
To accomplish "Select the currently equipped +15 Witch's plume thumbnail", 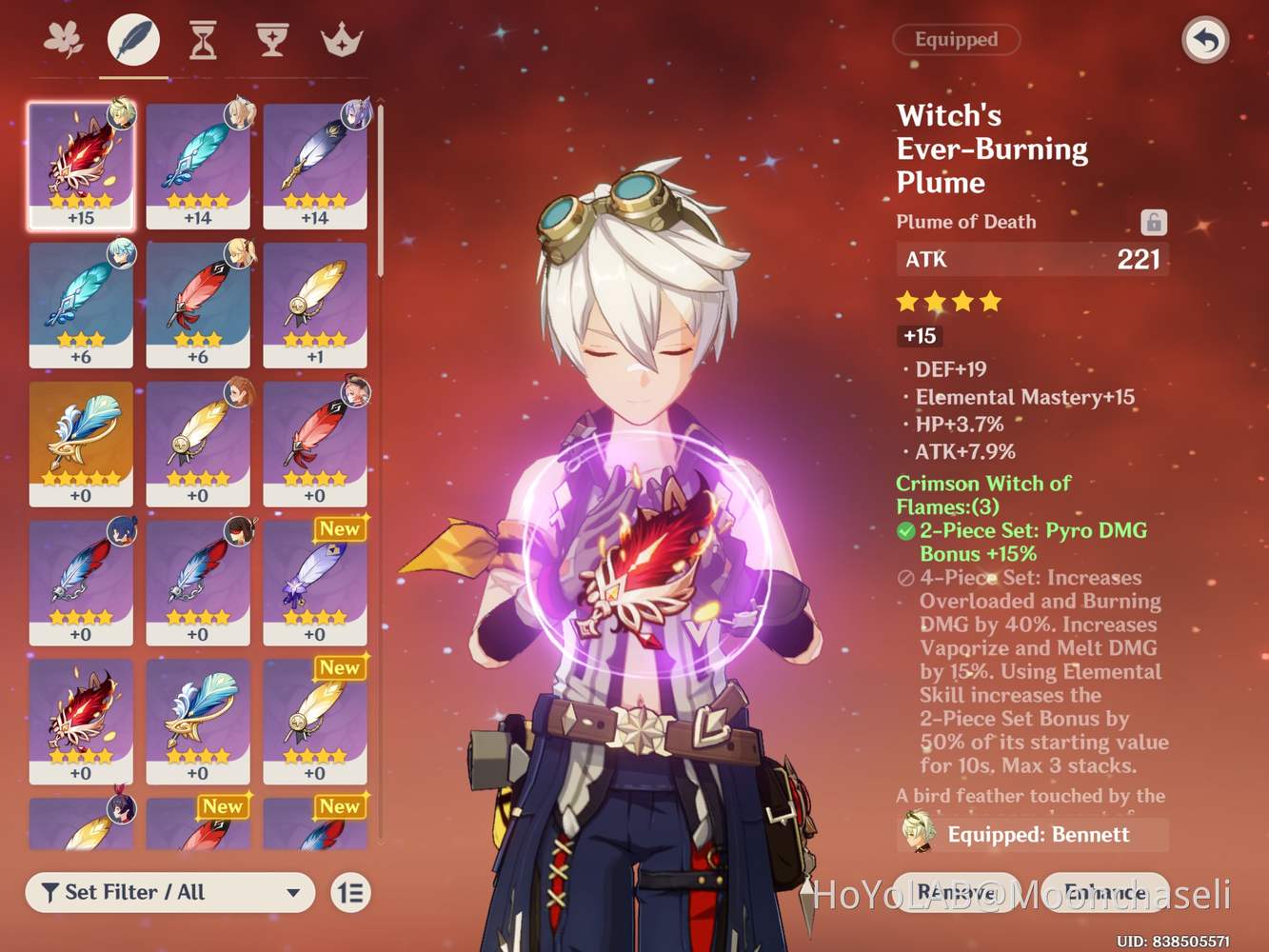I will (x=81, y=164).
